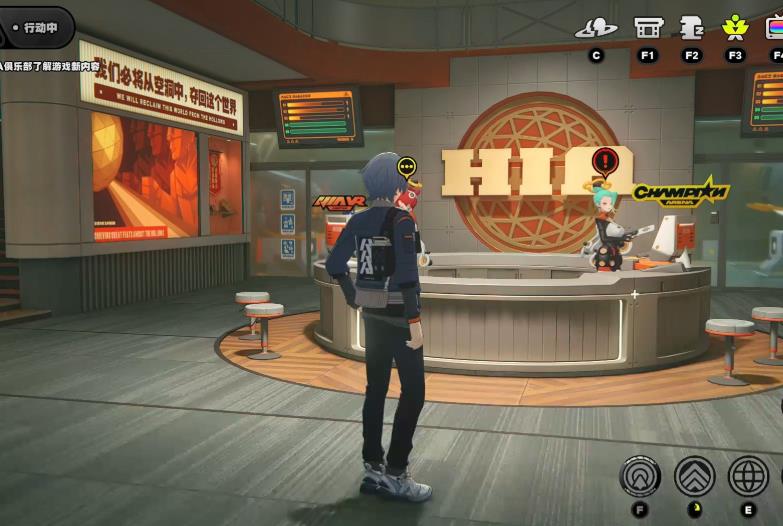Open the storefront icon in the top bar
The image size is (783, 526).
point(648,28)
